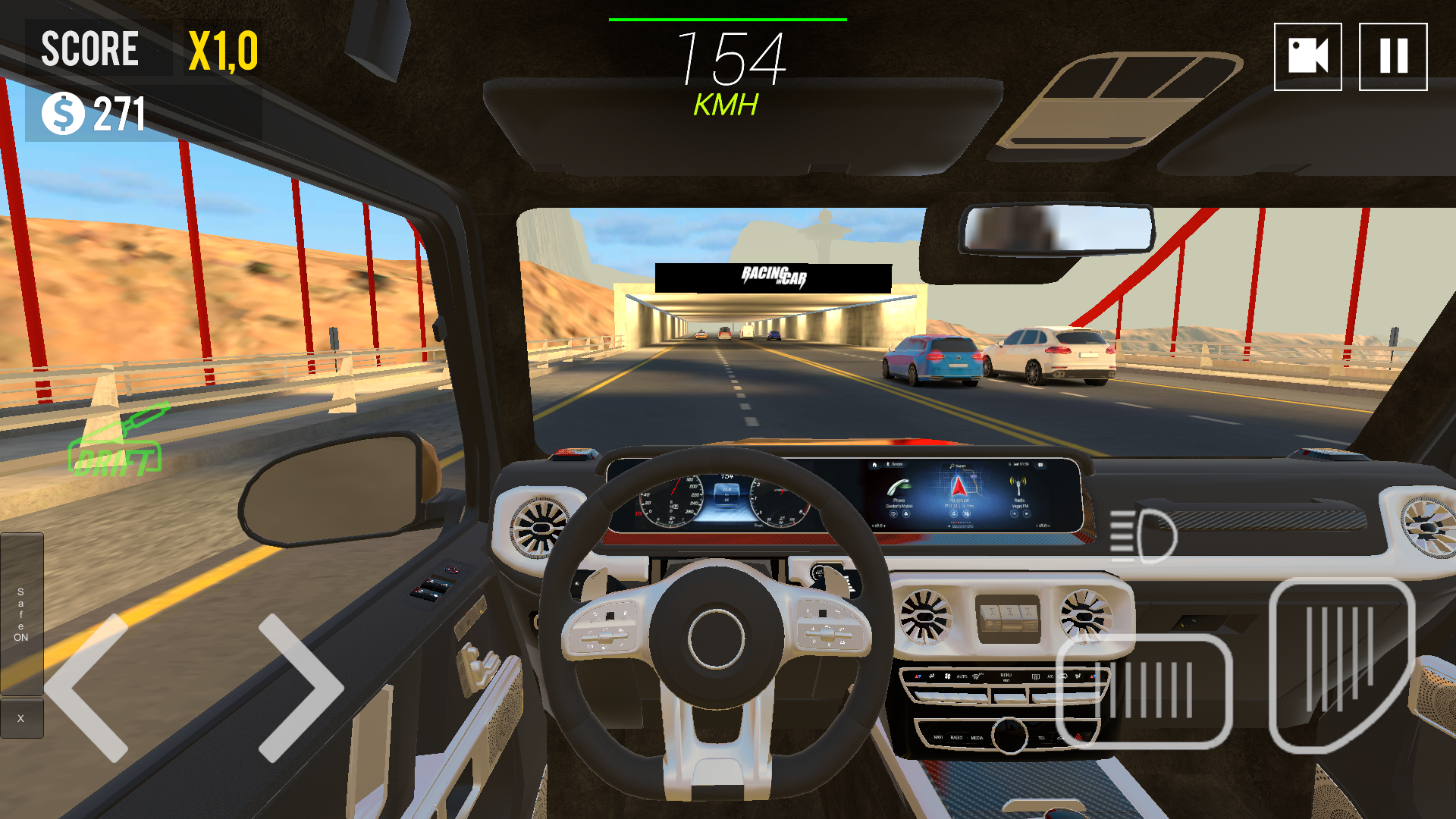The height and width of the screenshot is (819, 1456).
Task: Click the red navigation arrow icon
Action: [x=959, y=487]
